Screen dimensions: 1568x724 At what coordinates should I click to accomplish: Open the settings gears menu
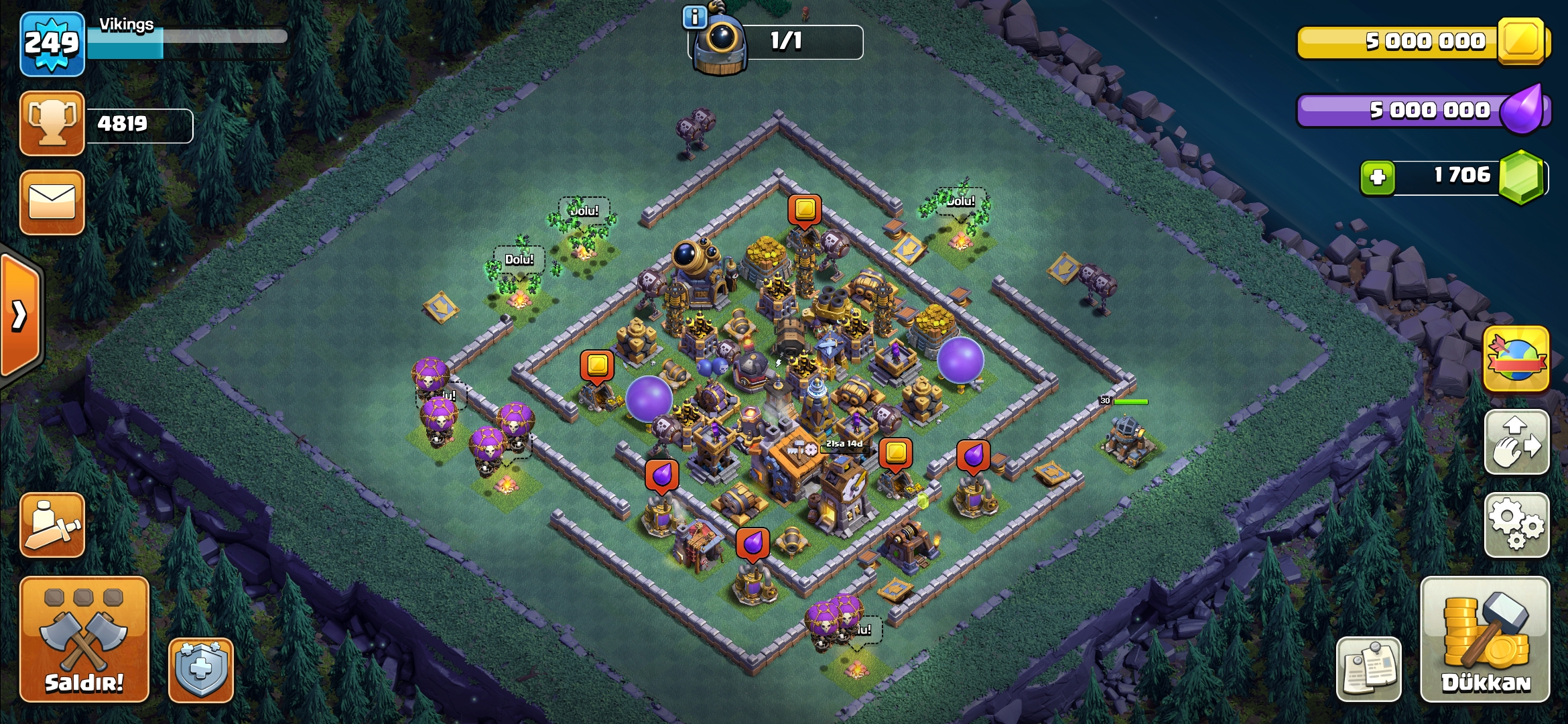[x=1516, y=525]
